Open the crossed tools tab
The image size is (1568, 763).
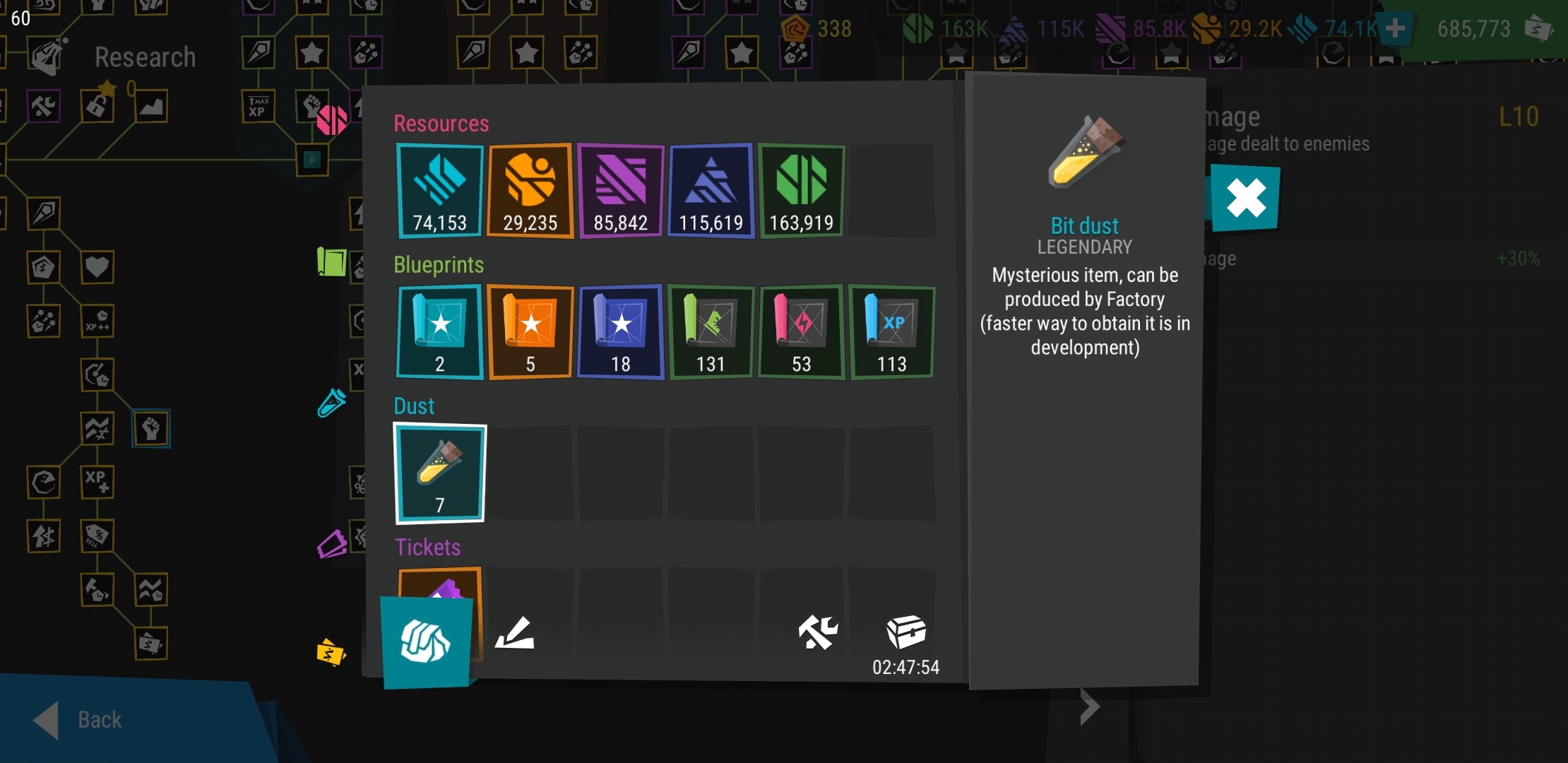click(817, 632)
